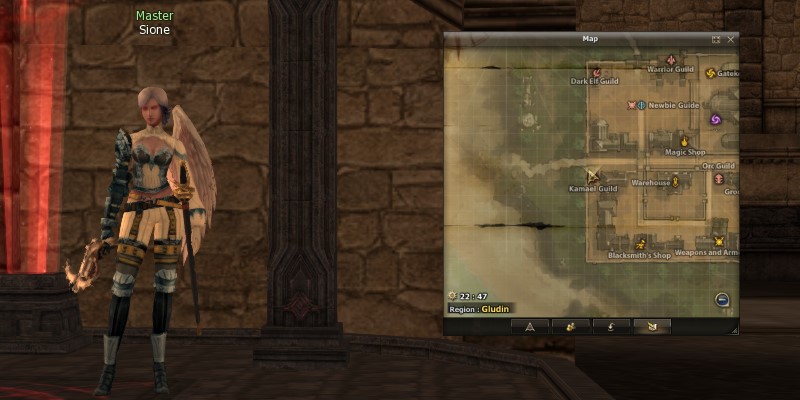Click the Kamael Guild marker
The height and width of the screenshot is (400, 800).
[x=593, y=176]
